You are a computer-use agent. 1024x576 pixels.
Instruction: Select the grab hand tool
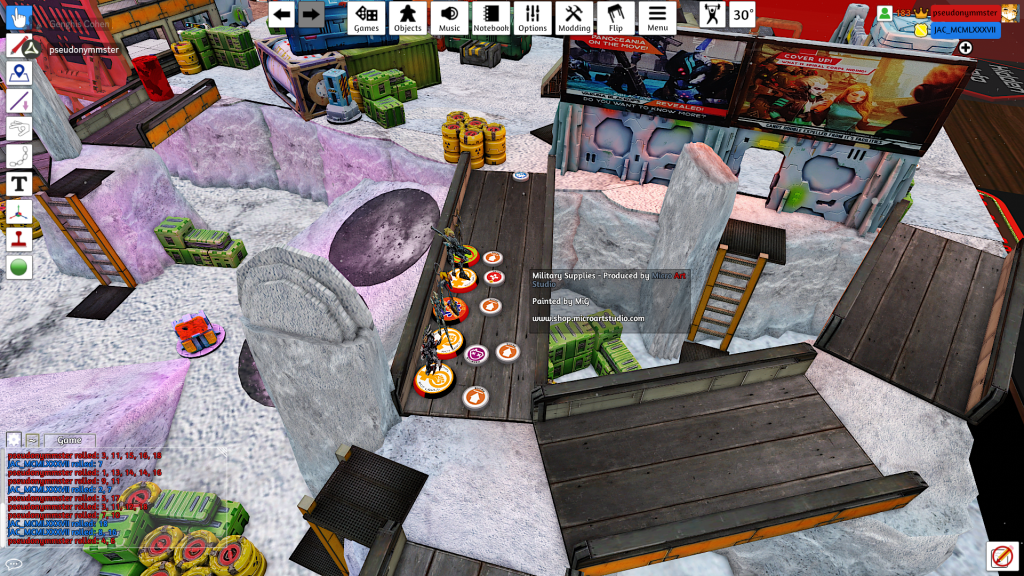tap(19, 17)
